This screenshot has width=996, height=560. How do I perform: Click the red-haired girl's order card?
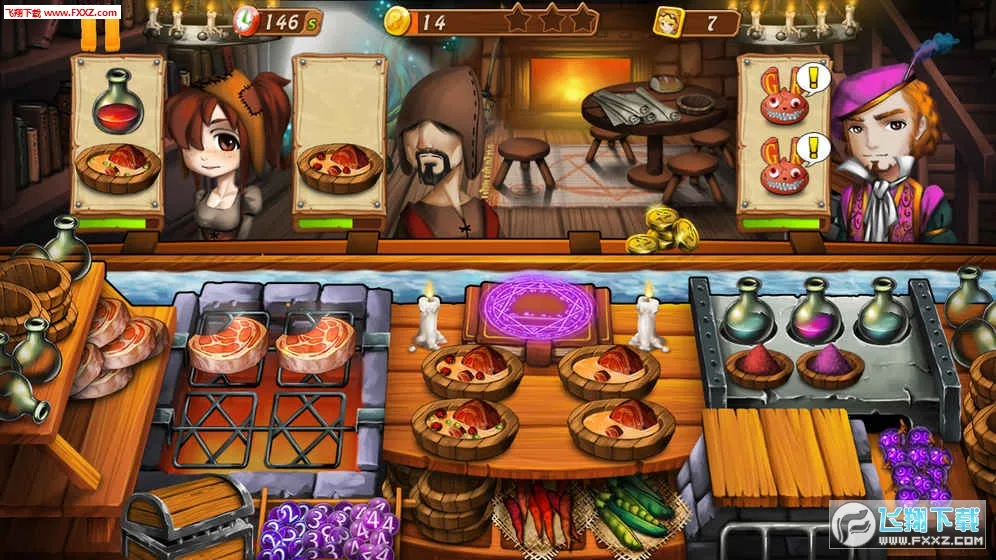pos(117,140)
